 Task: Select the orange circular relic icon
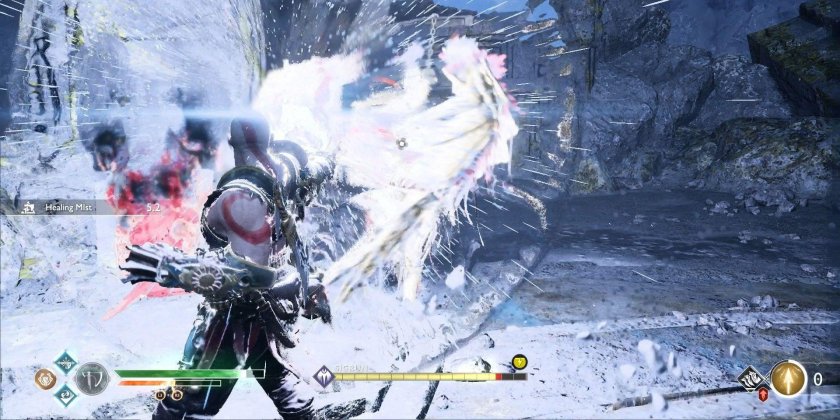pyautogui.click(x=44, y=379)
